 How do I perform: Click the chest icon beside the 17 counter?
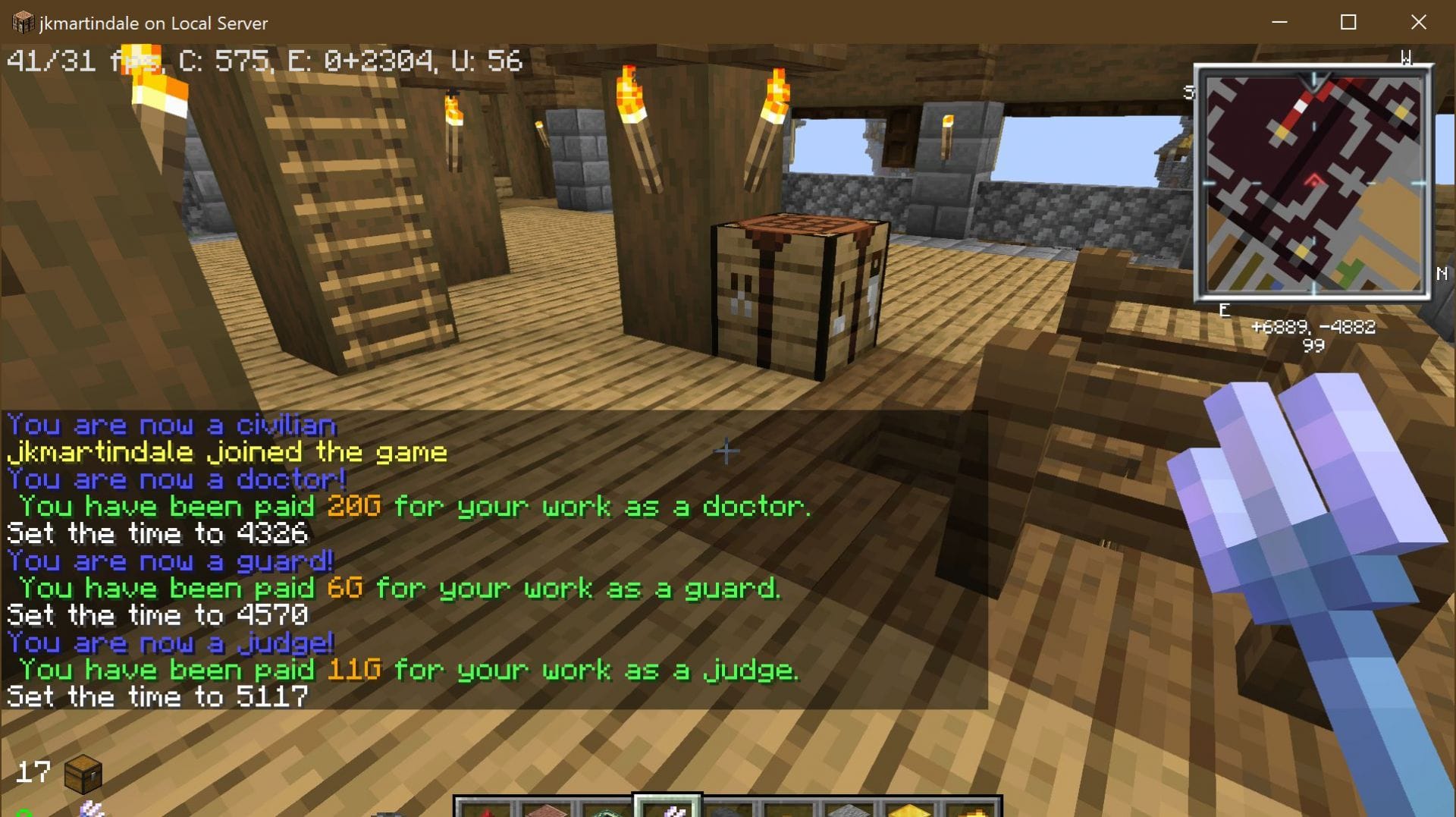click(83, 774)
